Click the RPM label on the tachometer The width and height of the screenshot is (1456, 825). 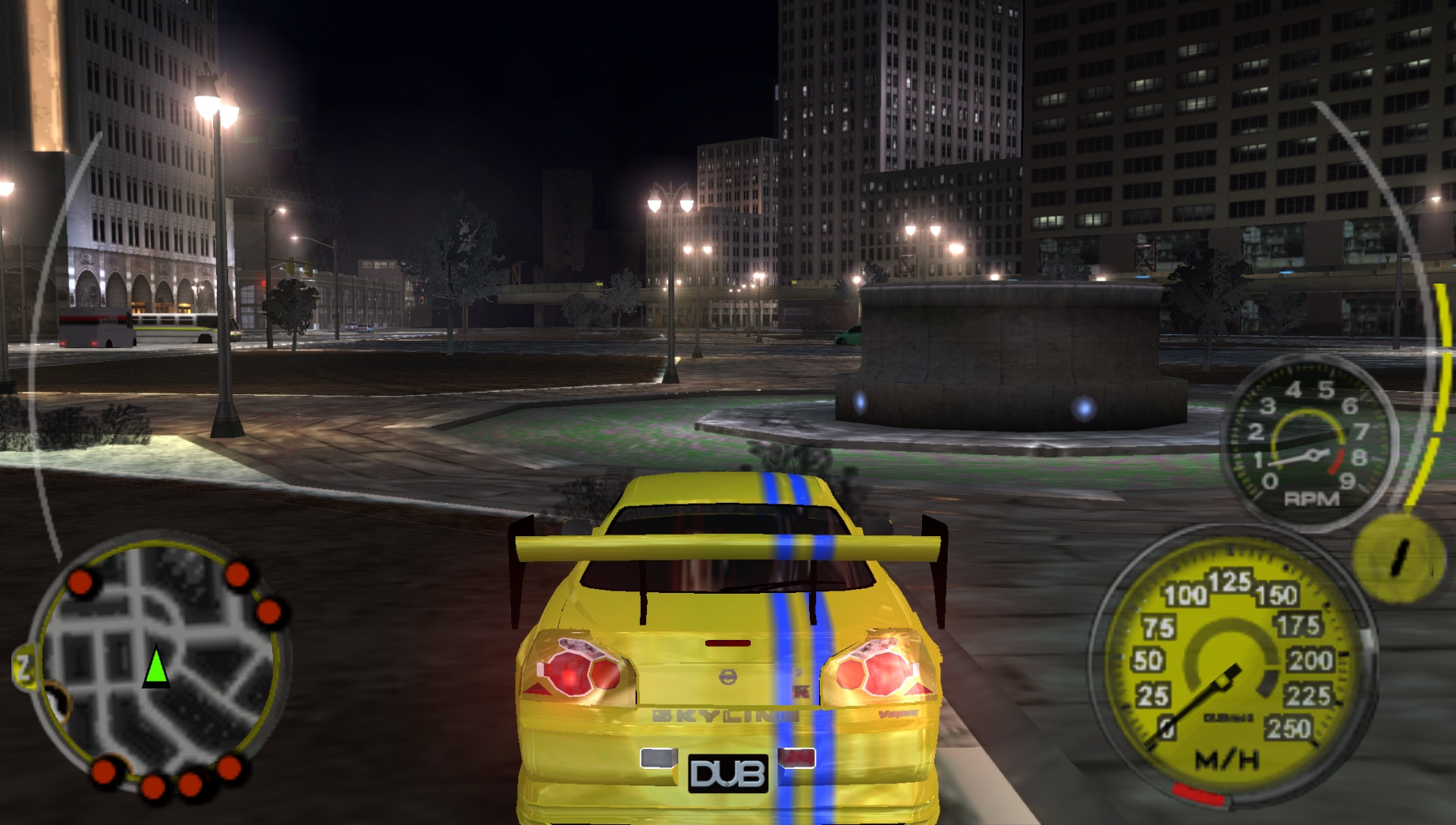(x=1312, y=497)
